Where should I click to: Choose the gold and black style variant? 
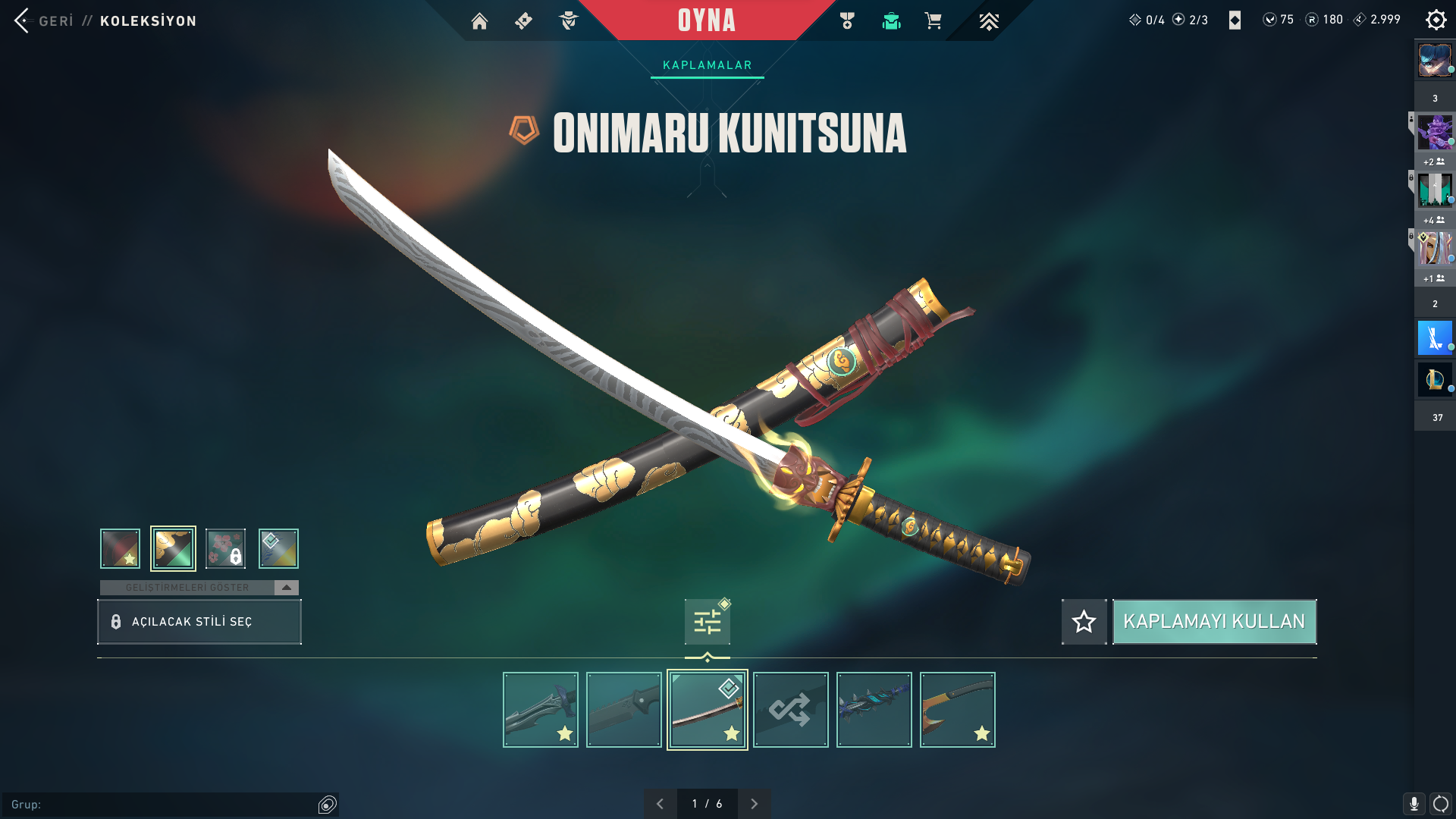click(173, 548)
